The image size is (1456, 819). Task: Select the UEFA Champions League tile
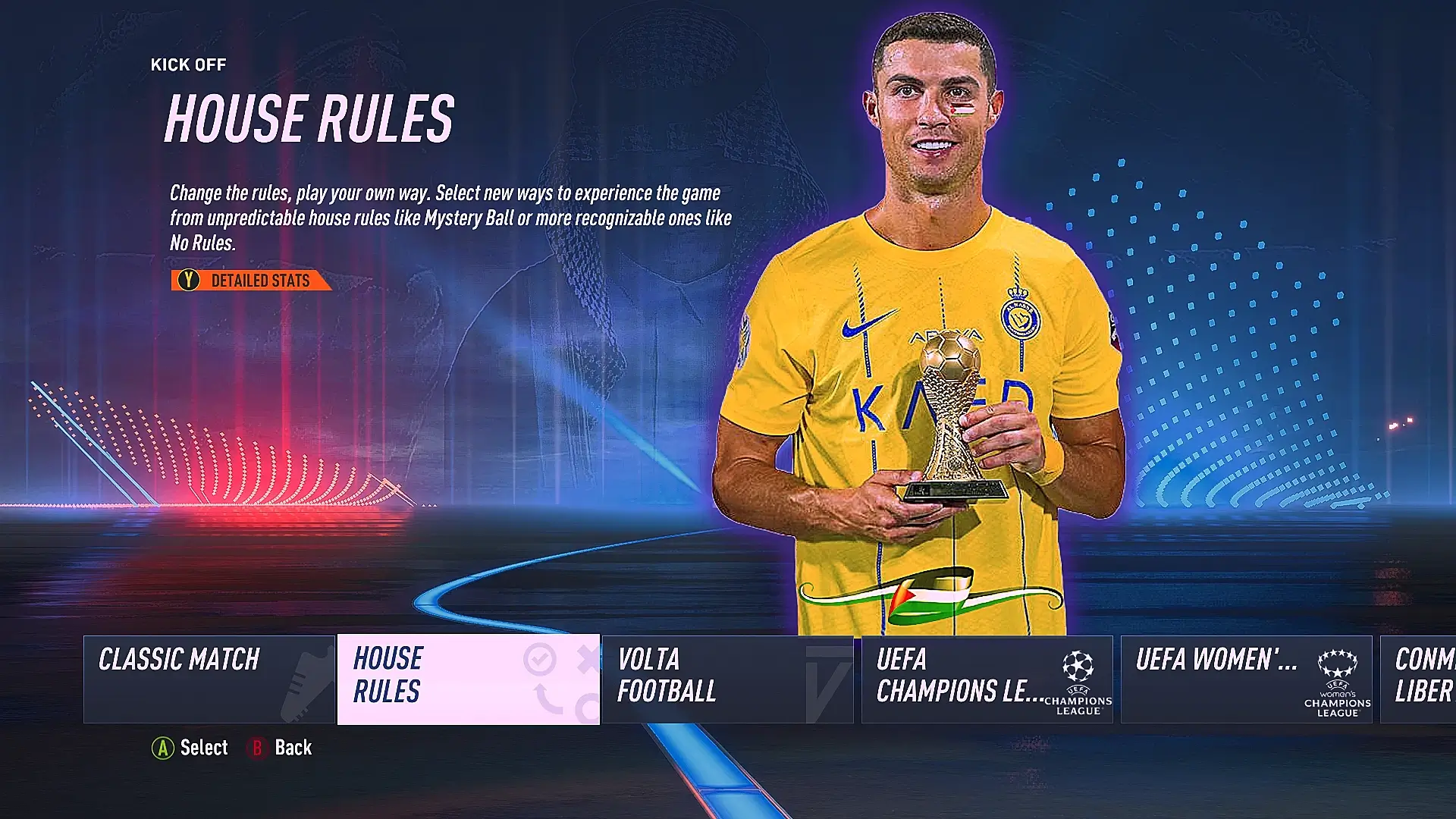[987, 679]
